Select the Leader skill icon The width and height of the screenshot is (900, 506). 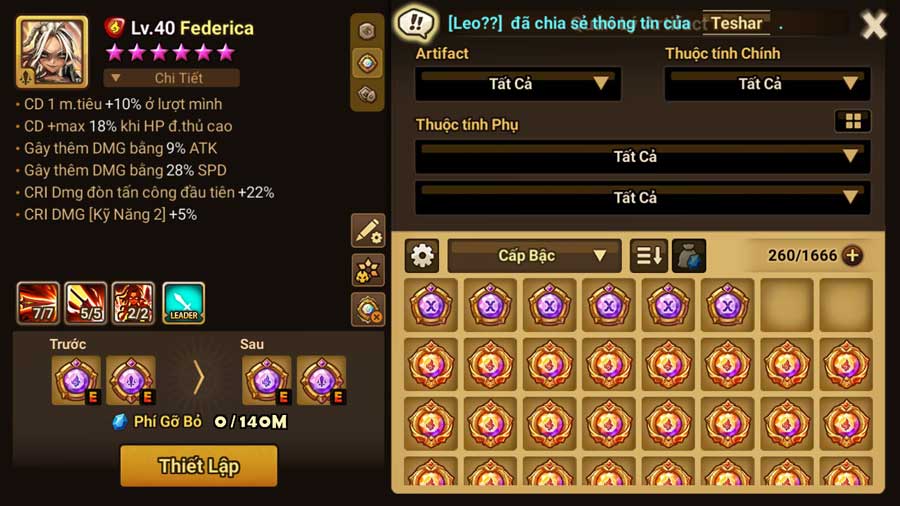coord(183,303)
